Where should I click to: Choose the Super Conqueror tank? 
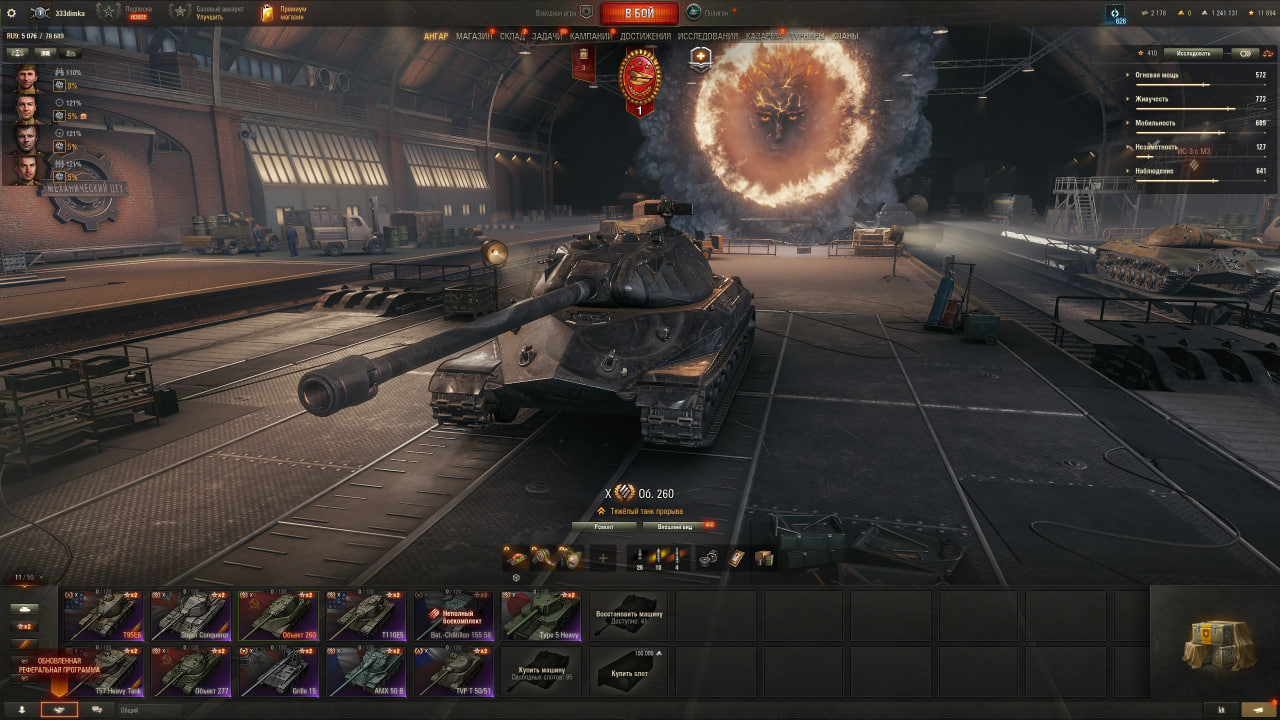pyautogui.click(x=191, y=615)
